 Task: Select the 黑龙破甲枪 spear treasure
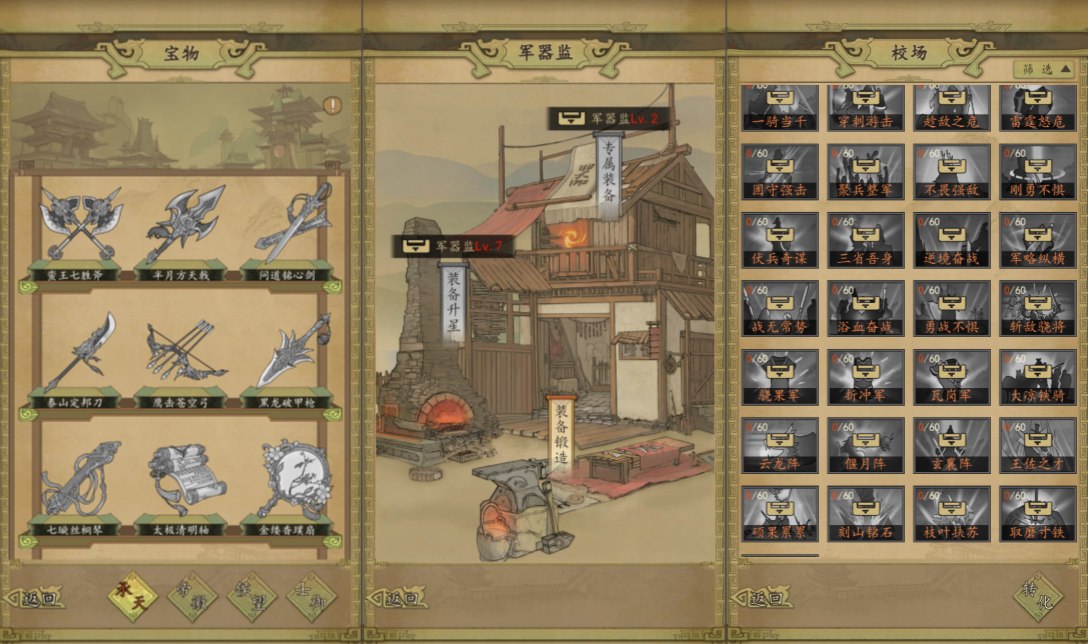pos(291,355)
